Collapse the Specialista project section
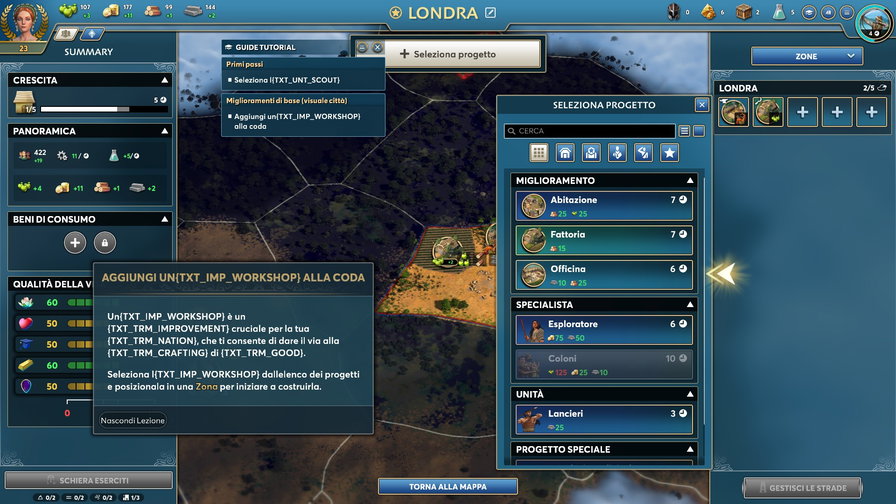 click(x=690, y=304)
